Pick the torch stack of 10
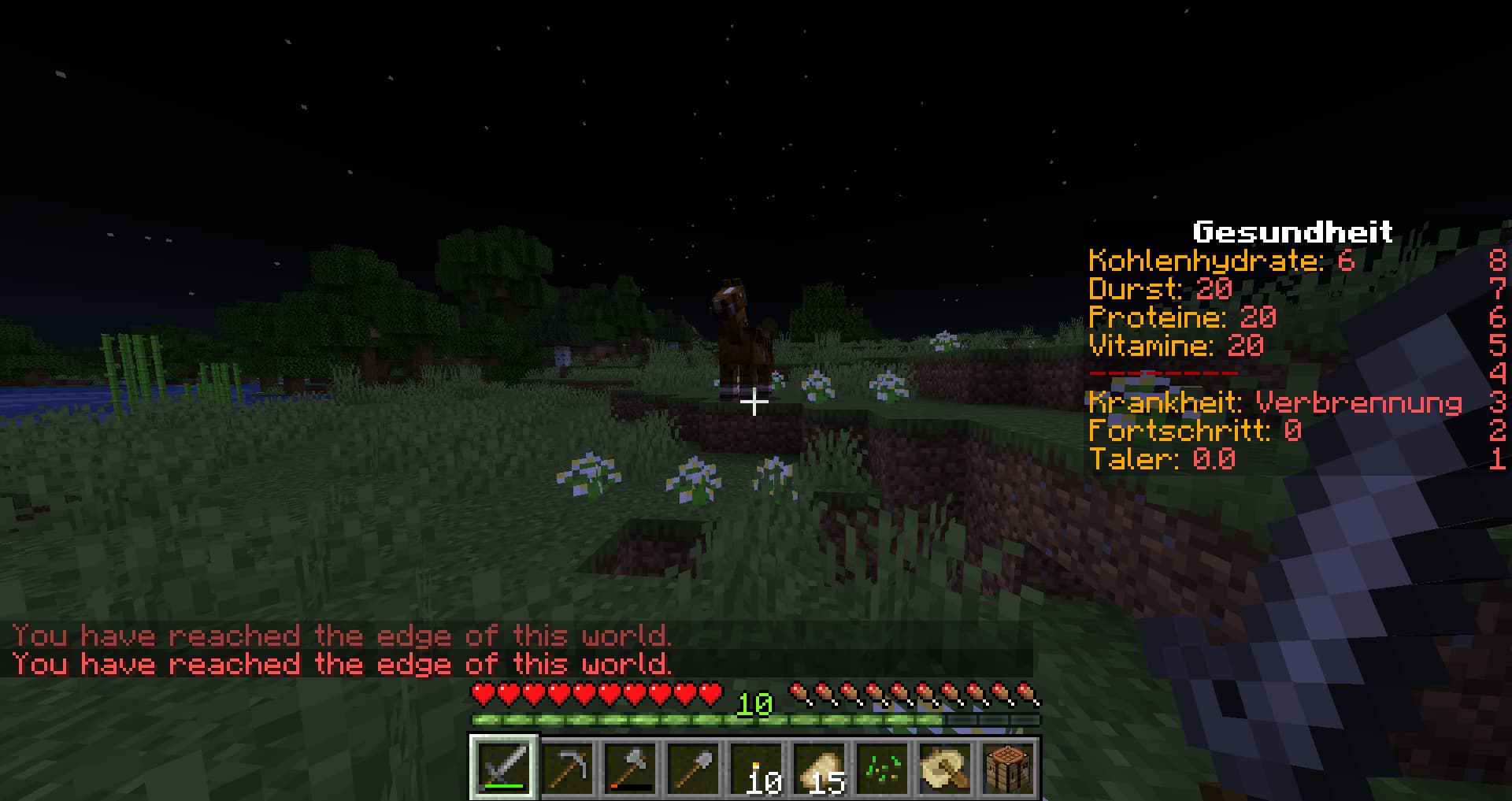 [x=757, y=767]
